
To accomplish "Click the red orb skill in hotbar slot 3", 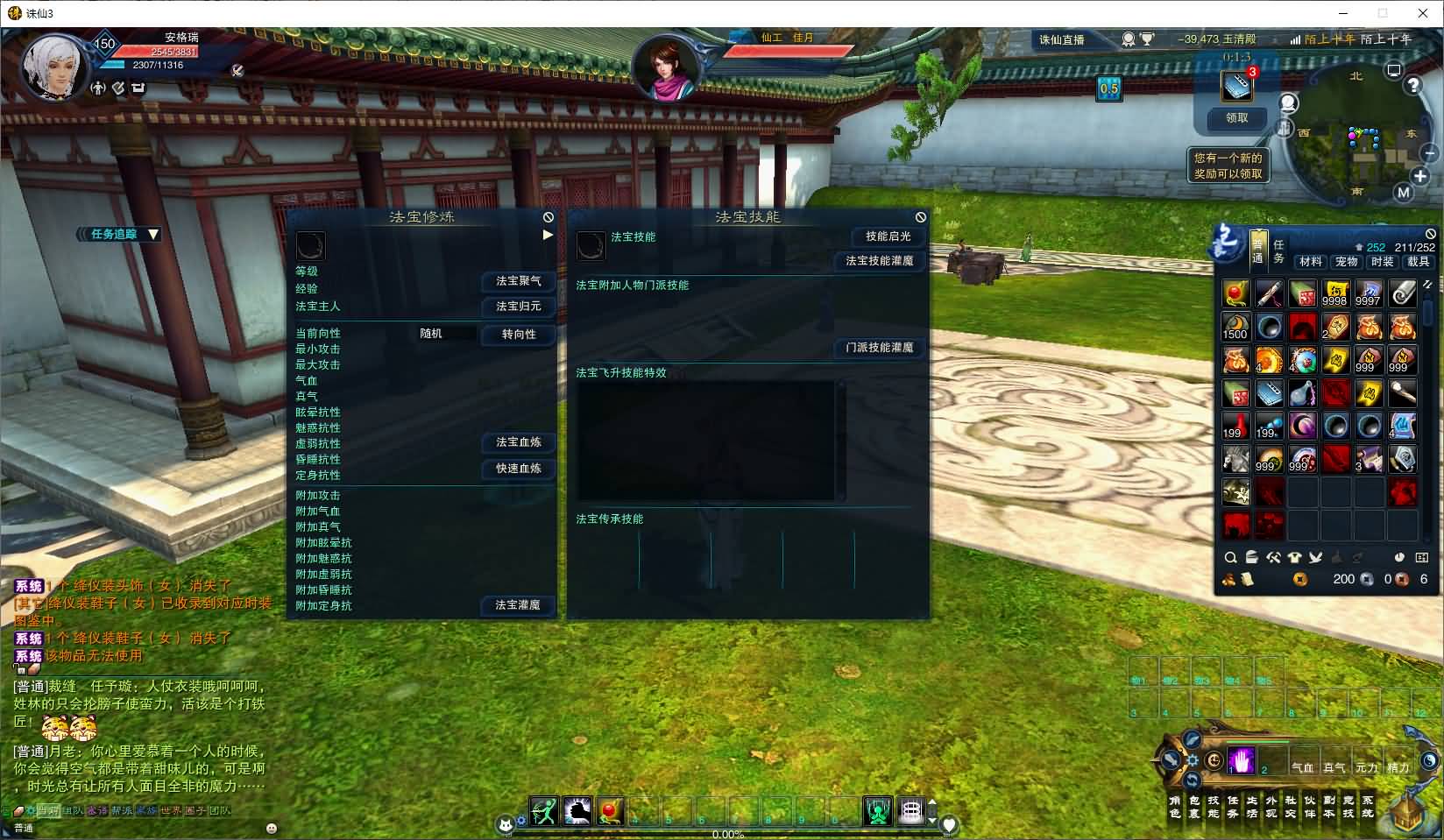I will [610, 810].
